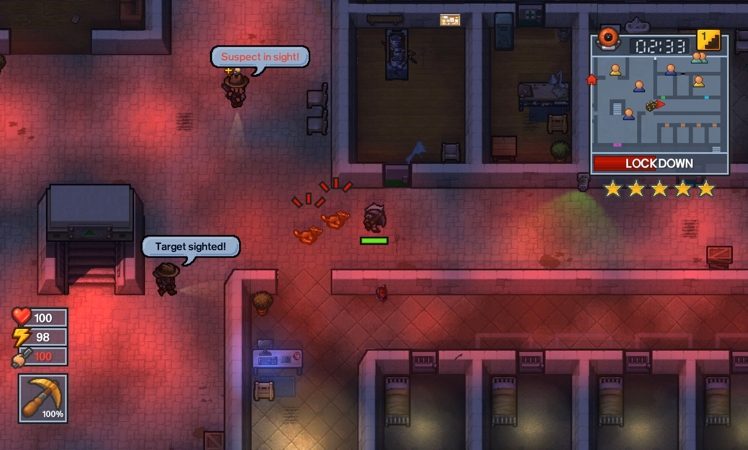
Task: Select the equipped pickaxe item slot
Action: coord(43,398)
